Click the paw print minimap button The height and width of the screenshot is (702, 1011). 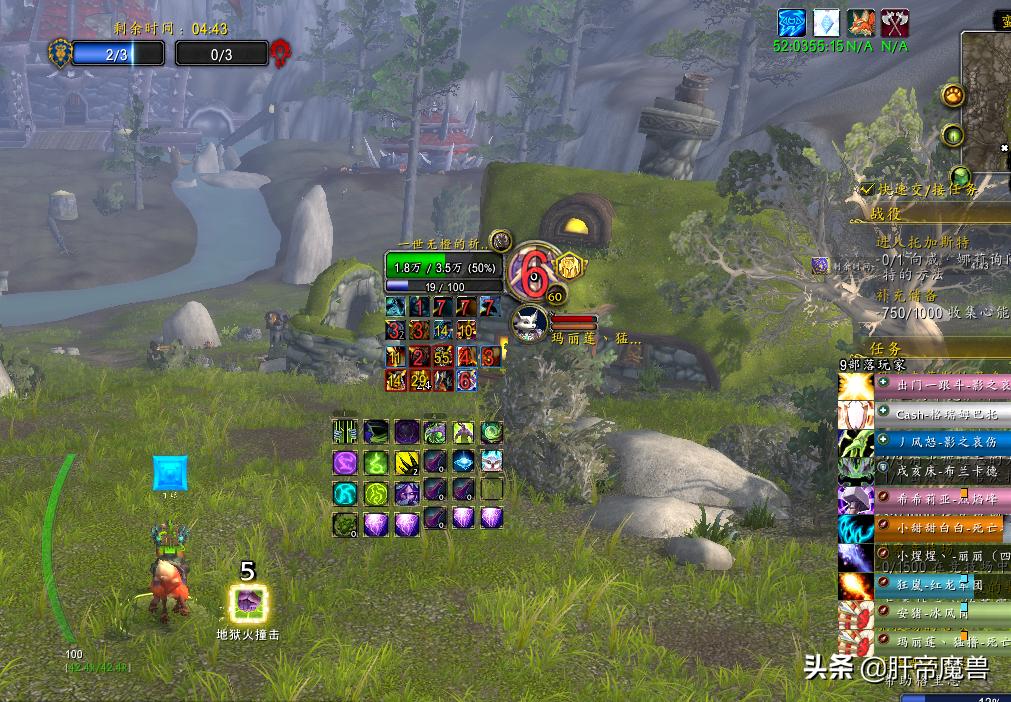953,95
